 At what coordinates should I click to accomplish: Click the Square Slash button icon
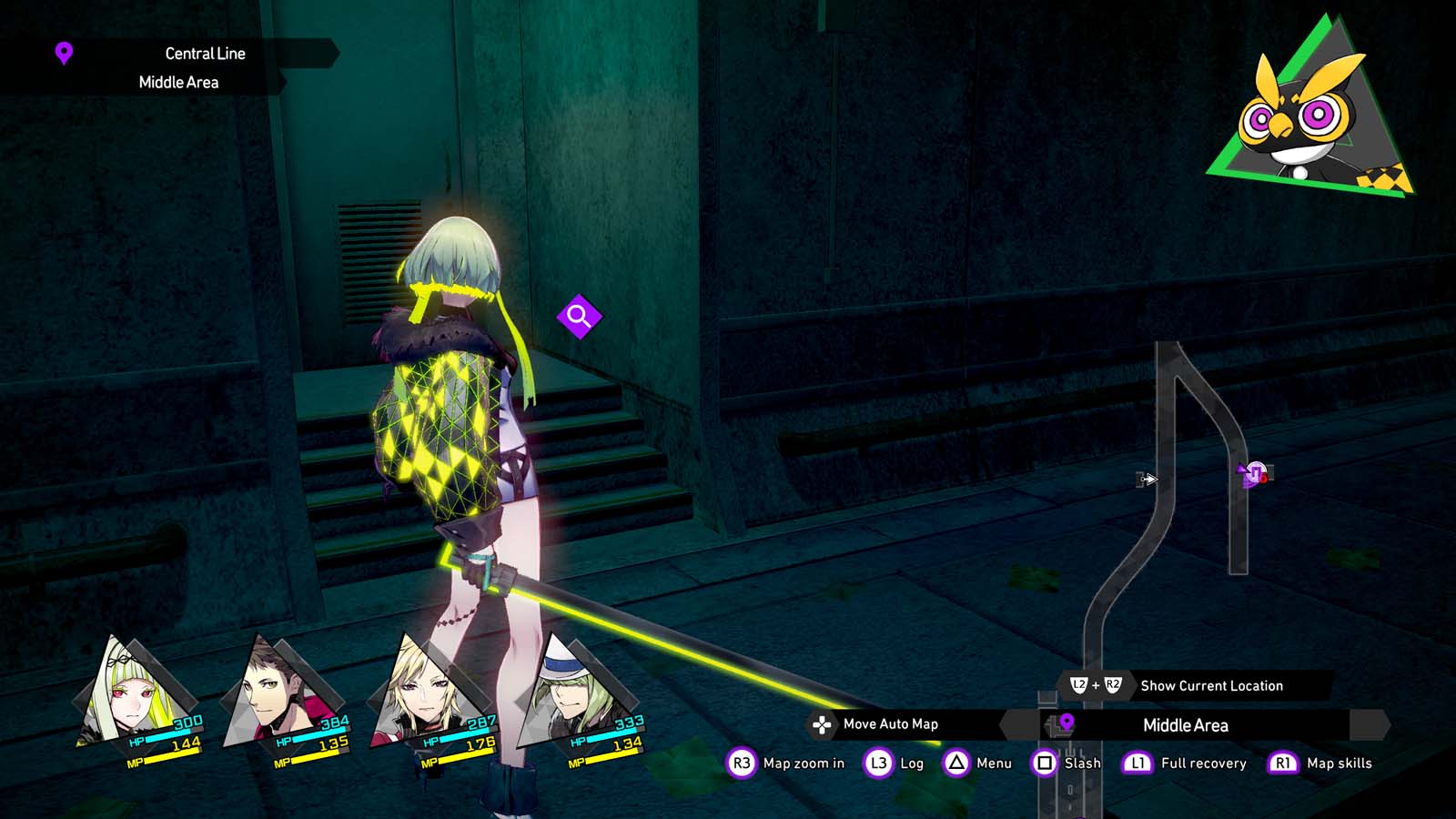pos(1043,763)
